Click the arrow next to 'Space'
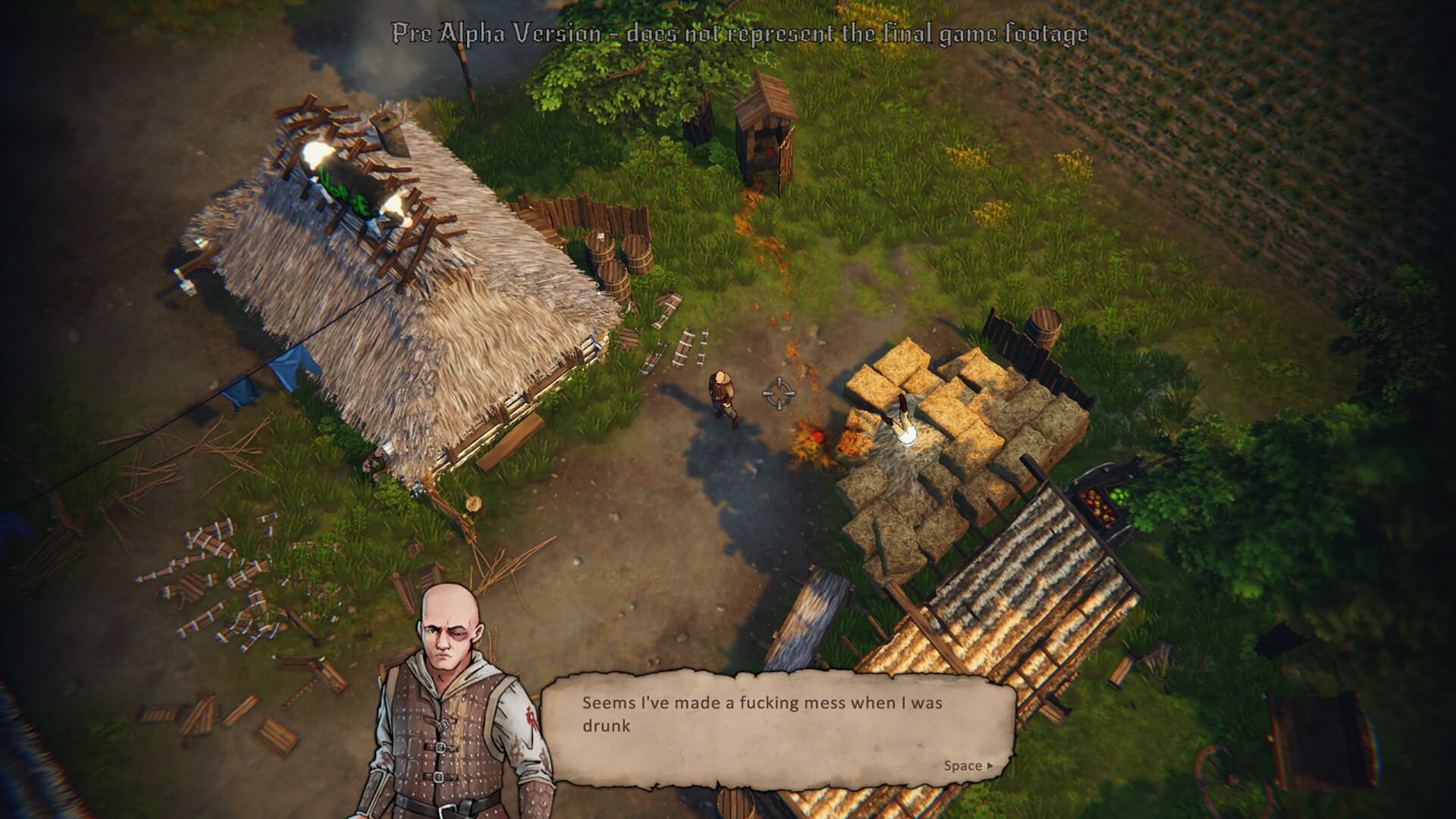Viewport: 1456px width, 819px height. (991, 766)
